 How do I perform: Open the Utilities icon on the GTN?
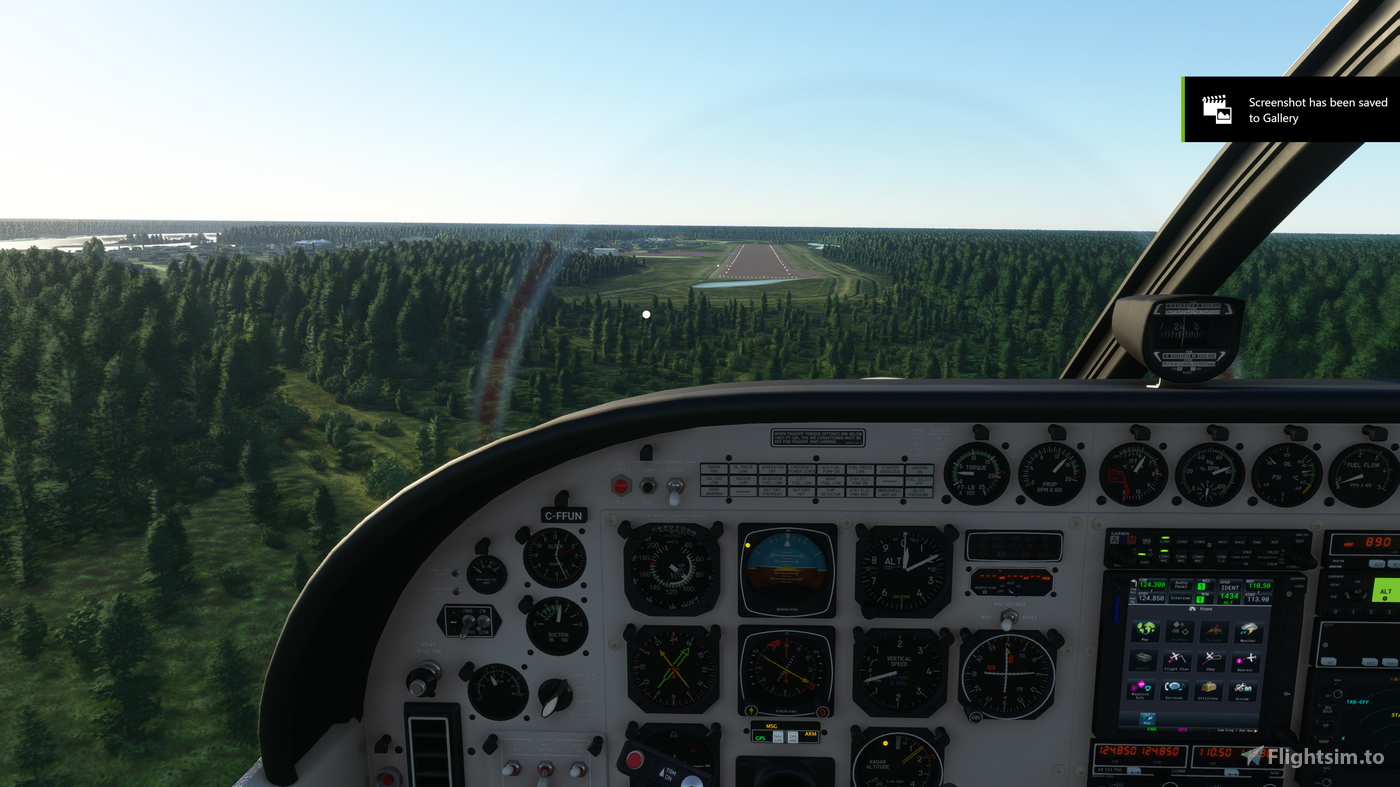pyautogui.click(x=1207, y=690)
